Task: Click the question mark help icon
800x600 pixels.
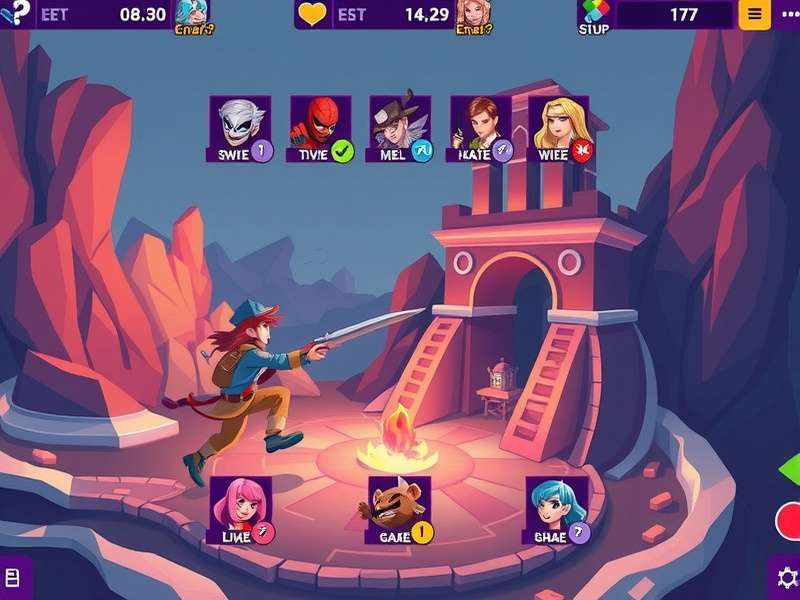Action: 12,12
